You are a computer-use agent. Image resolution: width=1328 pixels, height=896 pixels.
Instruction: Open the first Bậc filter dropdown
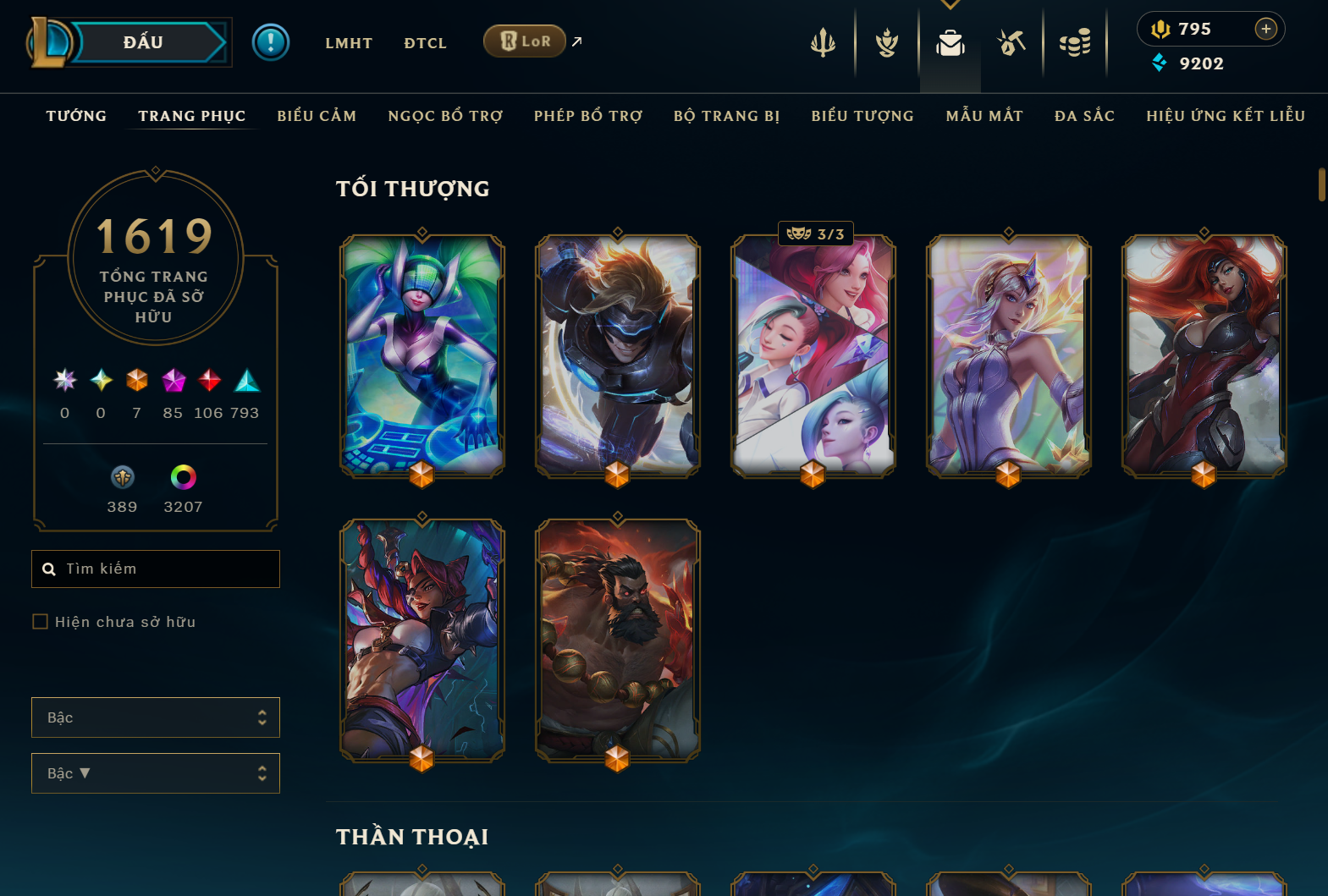click(156, 717)
